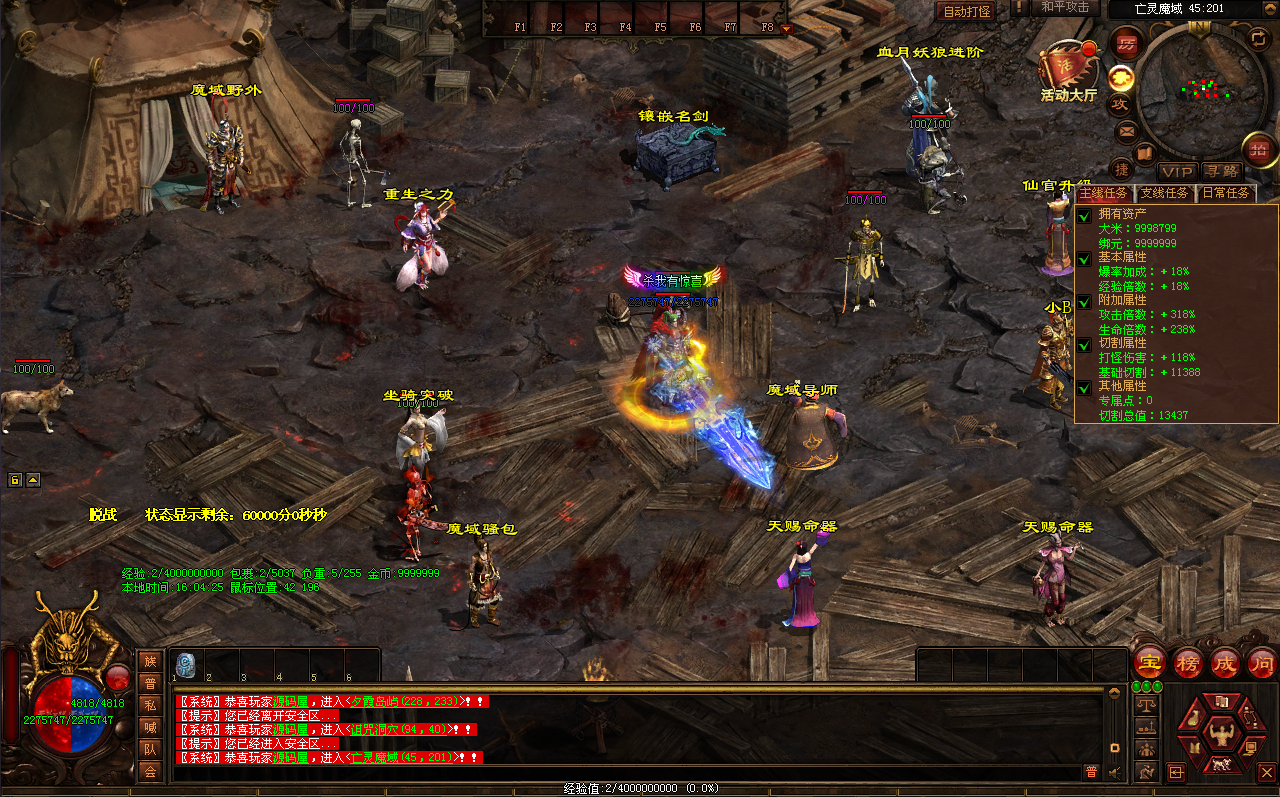The image size is (1280, 797).
Task: Open the mail envelope icon
Action: pyautogui.click(x=1126, y=130)
